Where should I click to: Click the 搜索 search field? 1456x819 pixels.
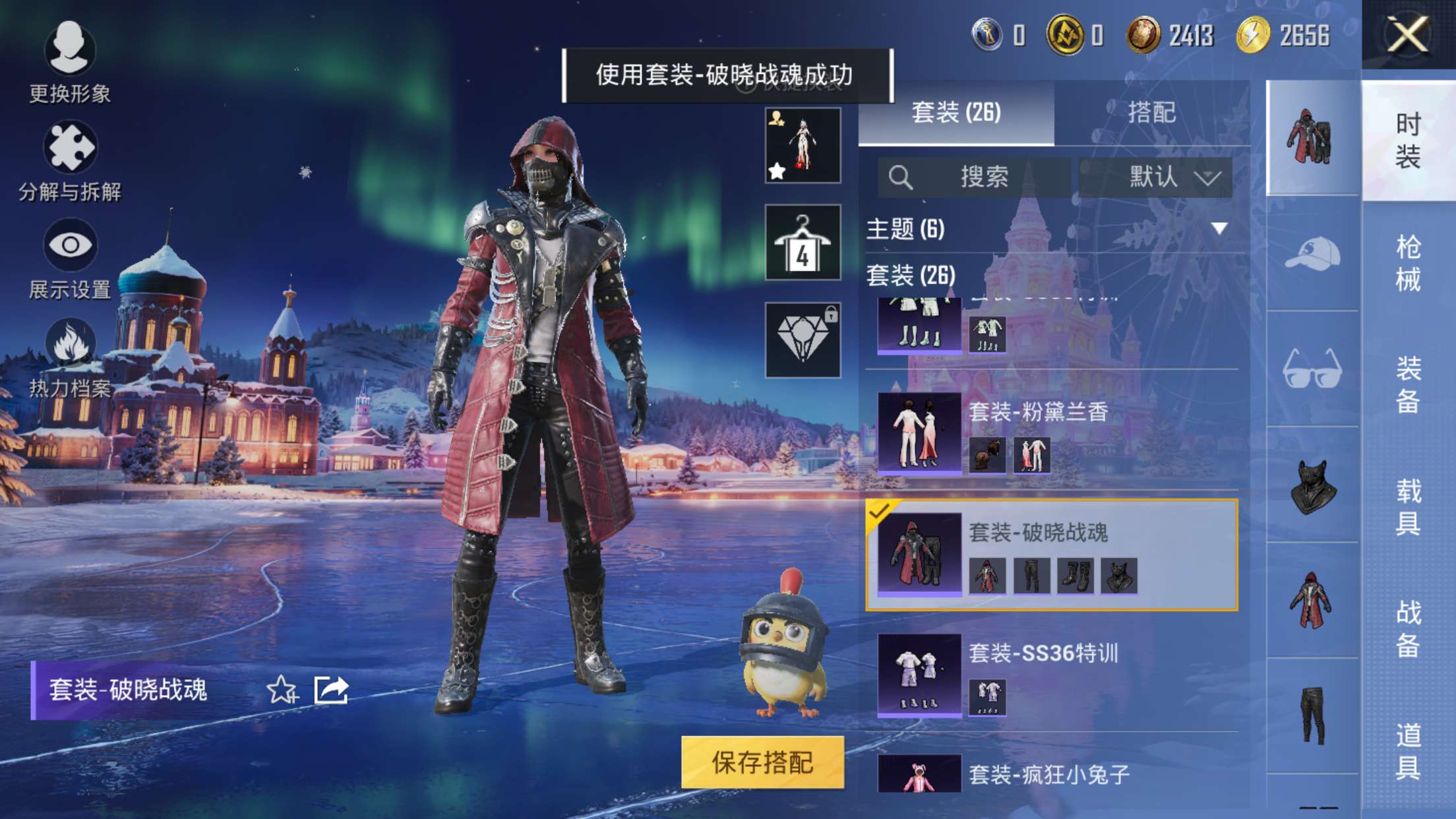coord(975,177)
